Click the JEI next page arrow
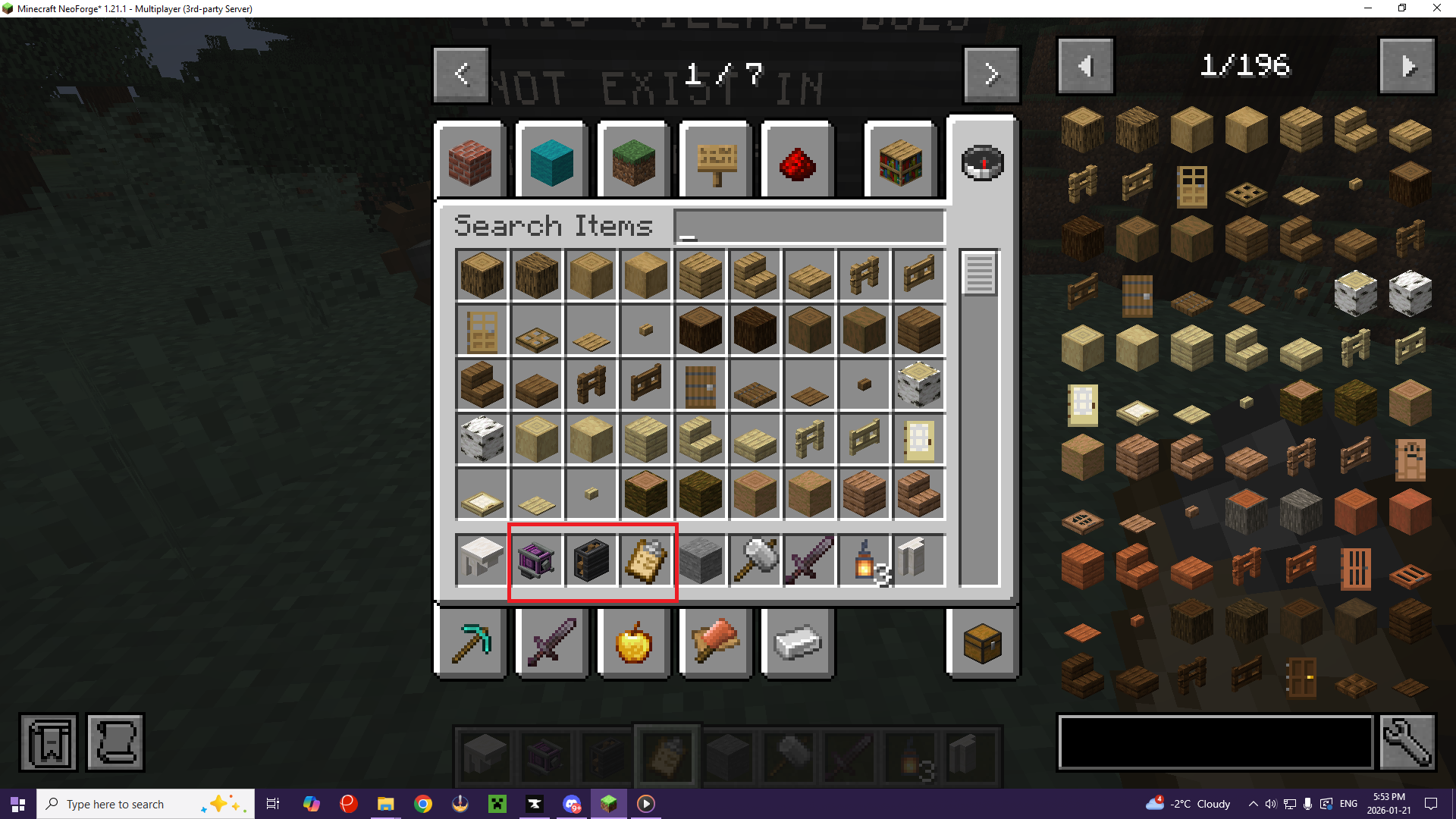This screenshot has height=819, width=1456. pos(1407,66)
